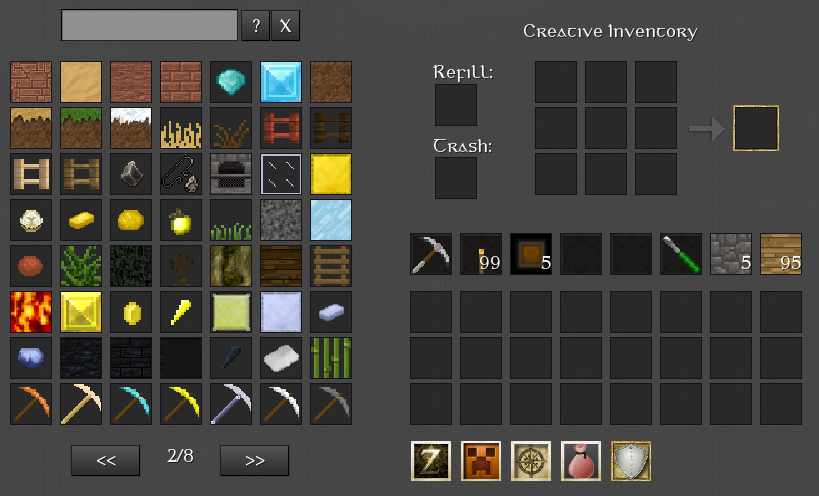Click the Trash slot
819x496 pixels.
[x=455, y=178]
